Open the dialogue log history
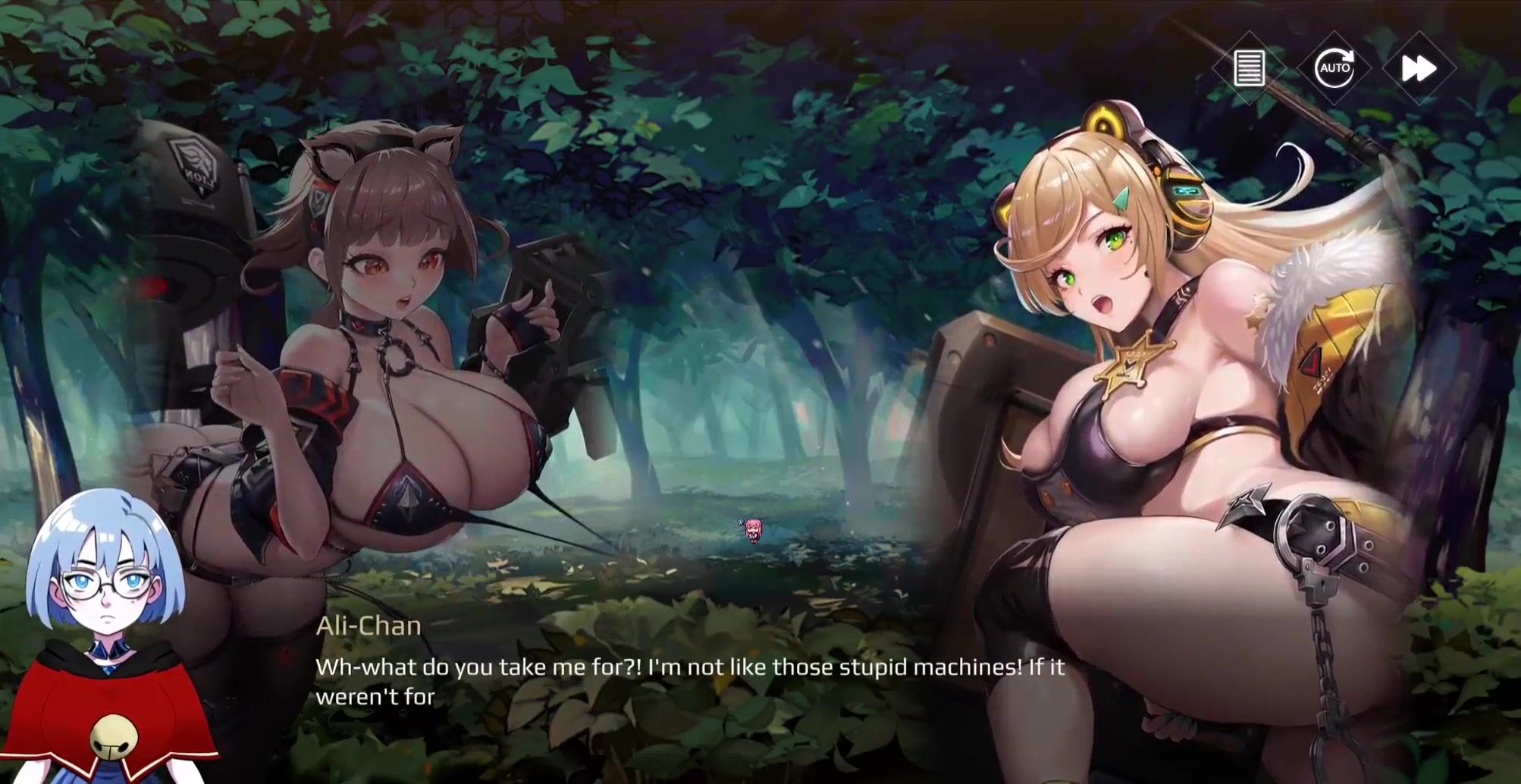Image resolution: width=1521 pixels, height=784 pixels. pos(1249,69)
